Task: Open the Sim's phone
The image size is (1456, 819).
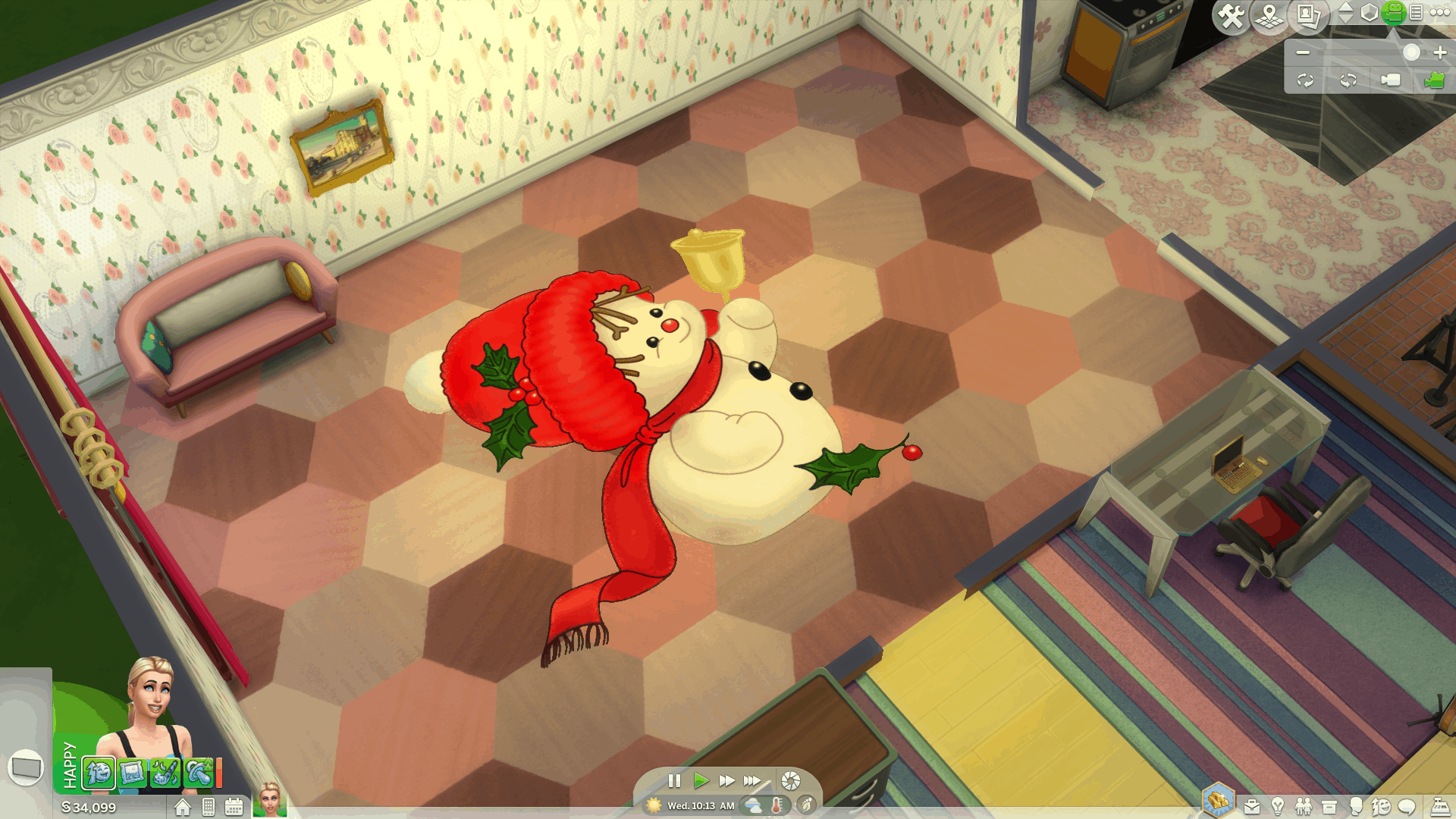Action: 209,808
